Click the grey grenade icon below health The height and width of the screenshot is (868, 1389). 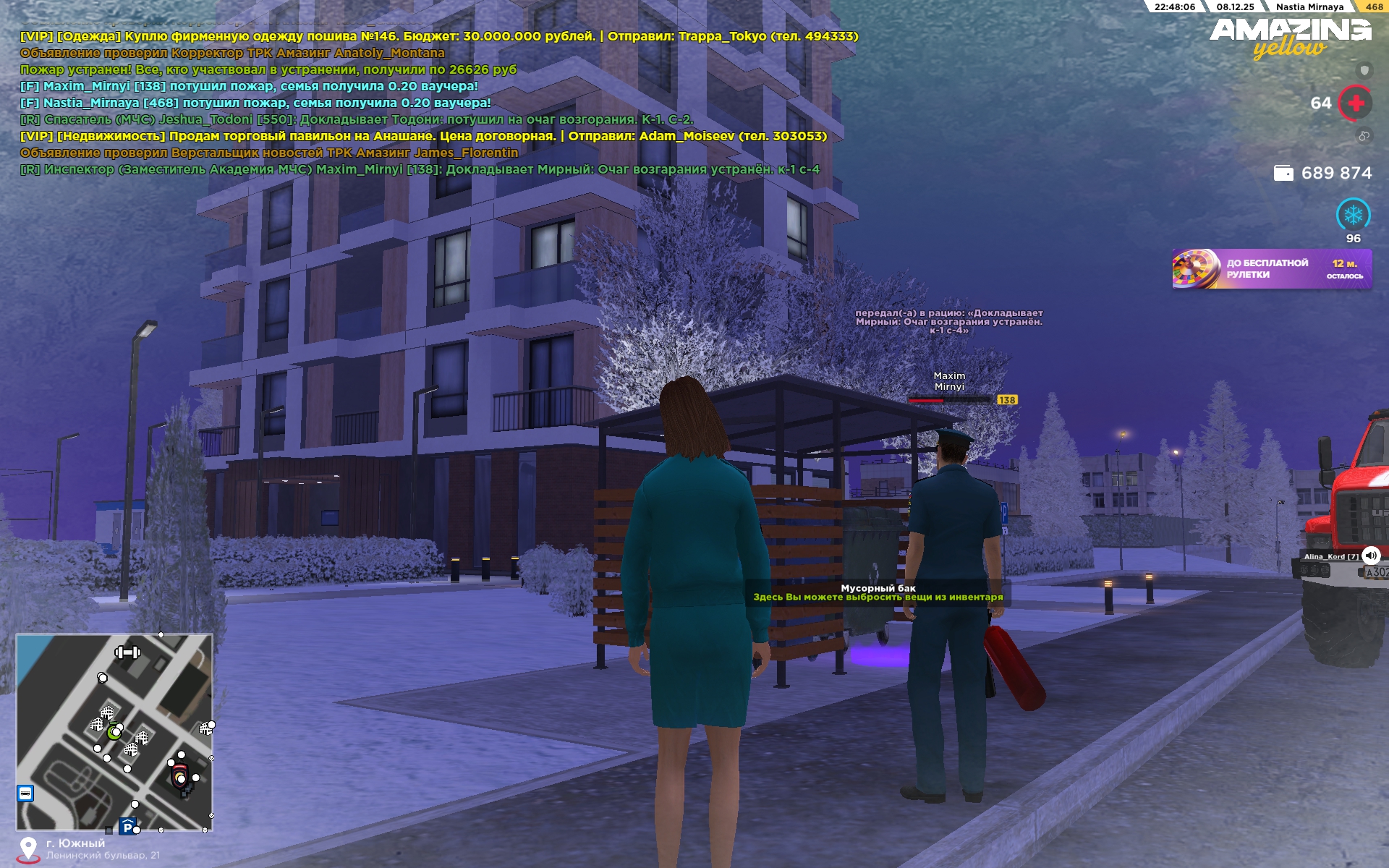(x=1364, y=136)
